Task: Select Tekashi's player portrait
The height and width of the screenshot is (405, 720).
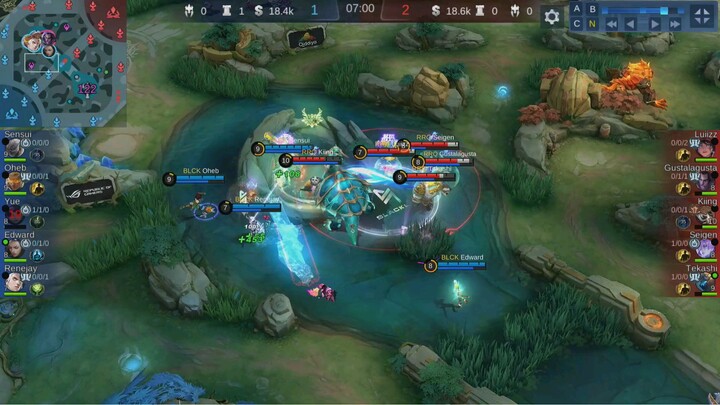Action: [706, 282]
